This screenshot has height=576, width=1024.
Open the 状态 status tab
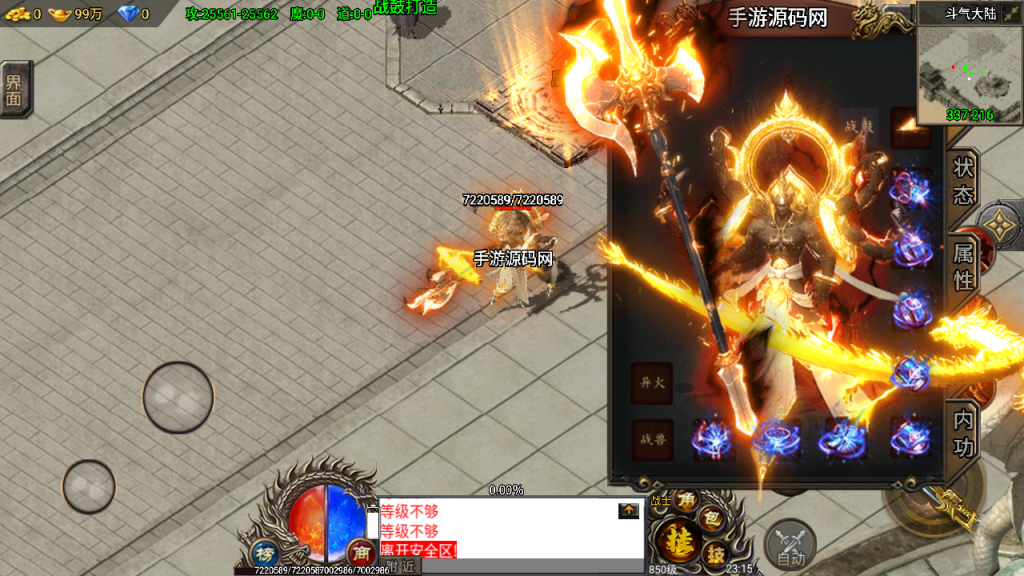point(964,181)
